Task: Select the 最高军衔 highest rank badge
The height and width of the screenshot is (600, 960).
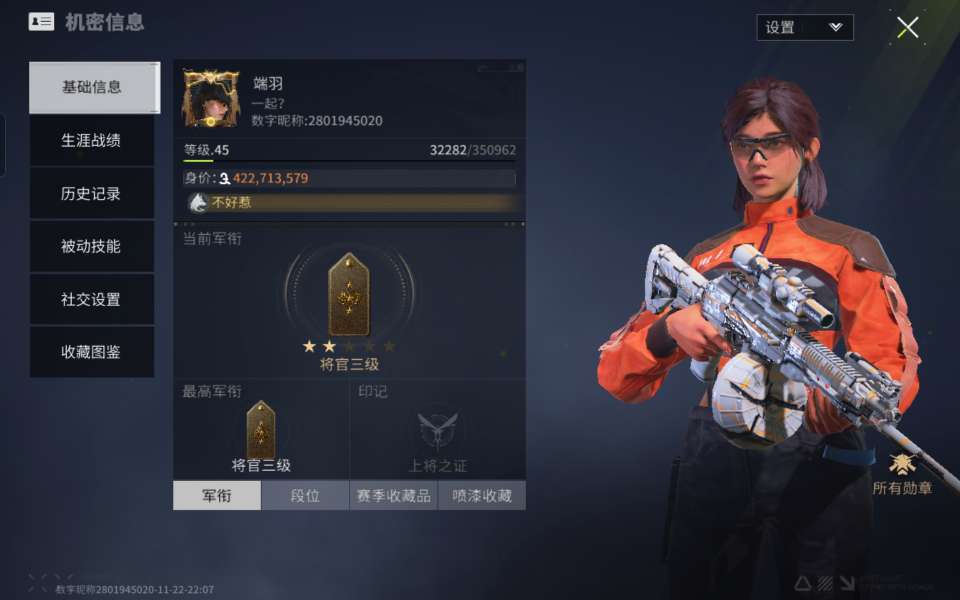Action: coord(261,430)
